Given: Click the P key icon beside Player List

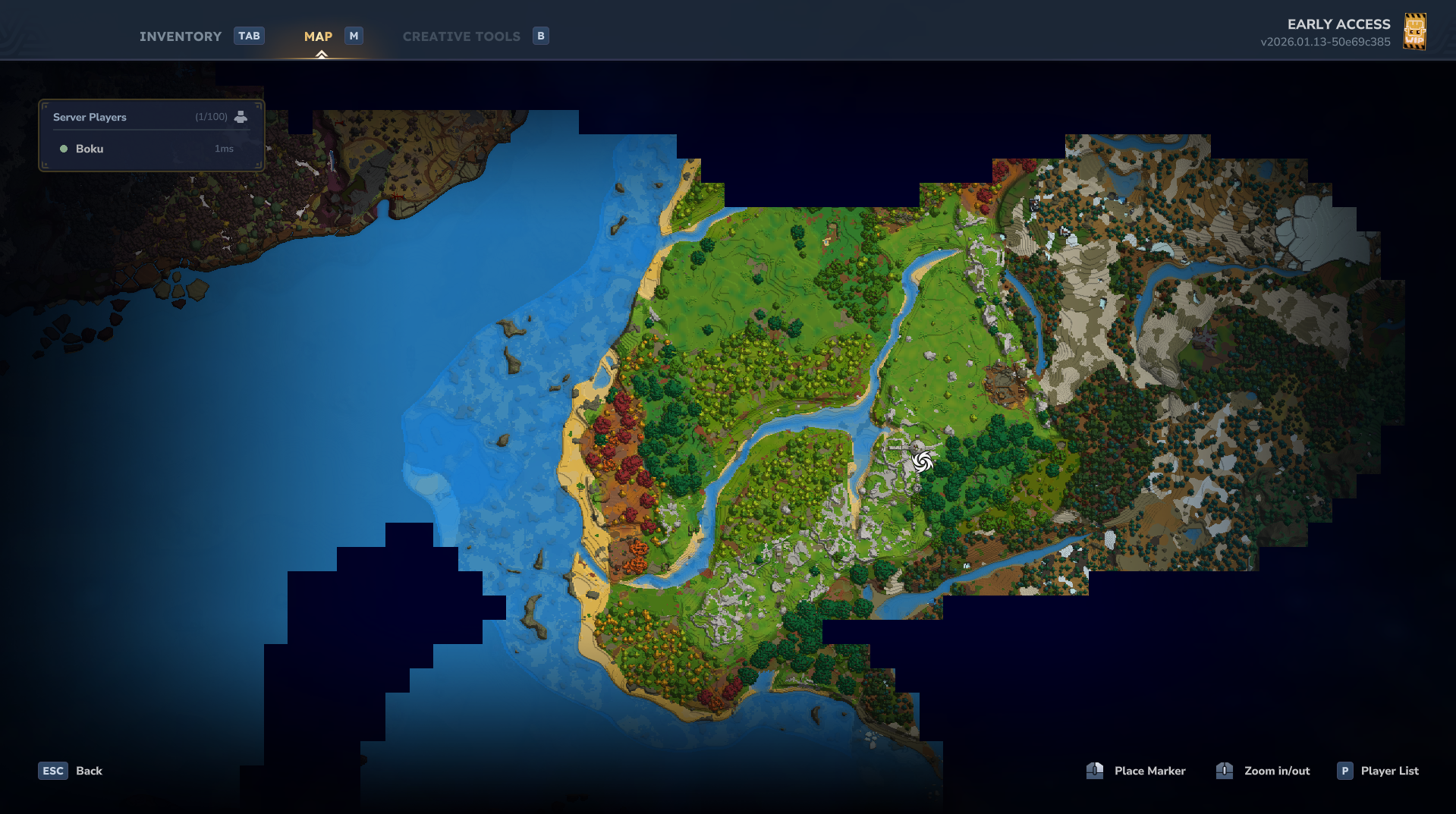Looking at the screenshot, I should coord(1344,770).
